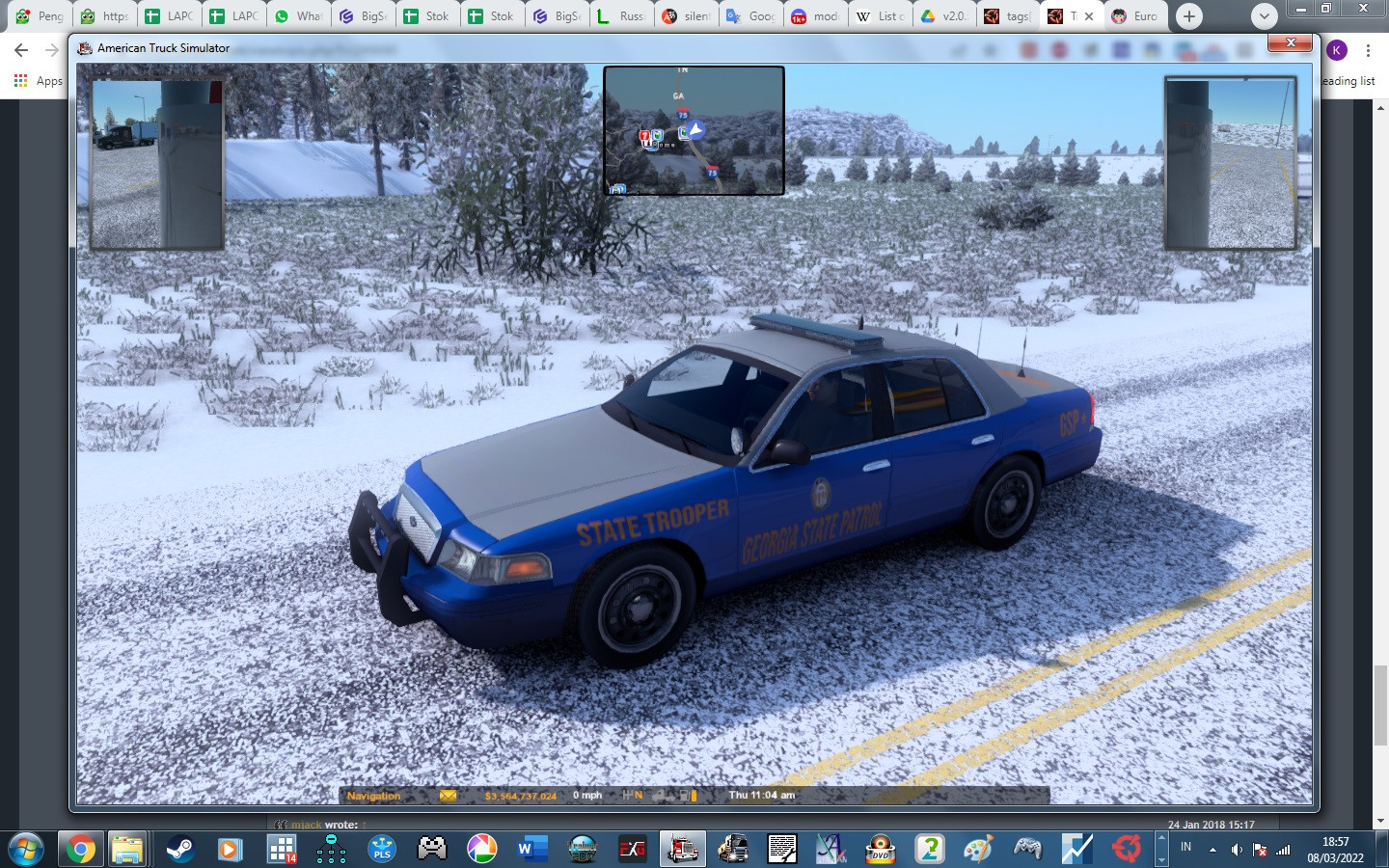Open the browser tab search dropdown
Screen dimensions: 1389x868
click(1264, 16)
